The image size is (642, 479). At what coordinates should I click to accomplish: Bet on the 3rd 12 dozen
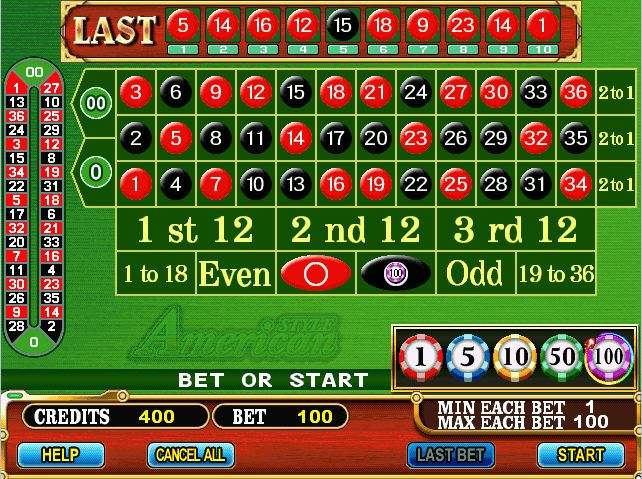click(515, 230)
